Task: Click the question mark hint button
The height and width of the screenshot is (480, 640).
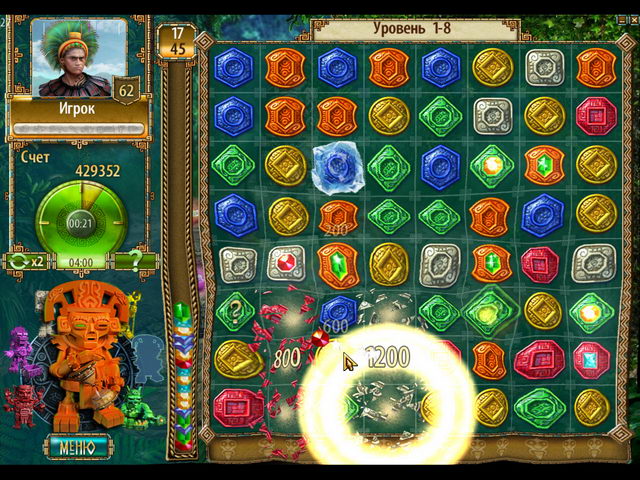Action: coord(136,262)
